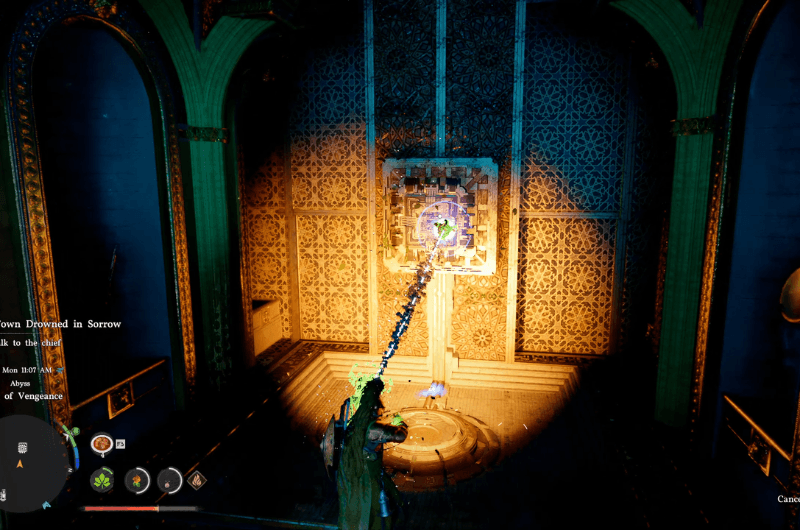The image size is (800, 530).
Task: Trigger the third round skill slot
Action: pos(169,479)
